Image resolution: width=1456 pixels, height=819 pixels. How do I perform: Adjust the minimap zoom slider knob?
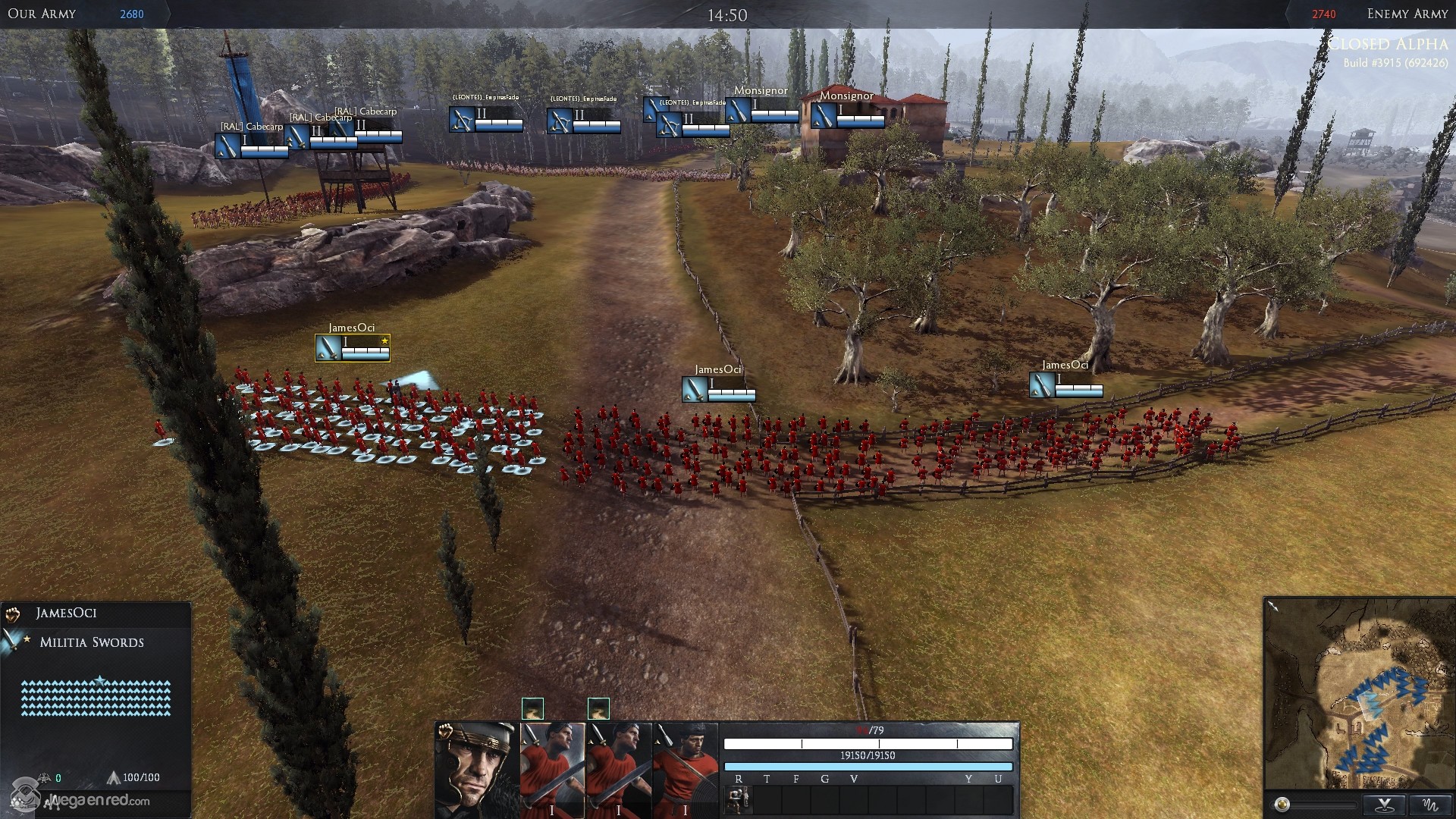(1282, 805)
